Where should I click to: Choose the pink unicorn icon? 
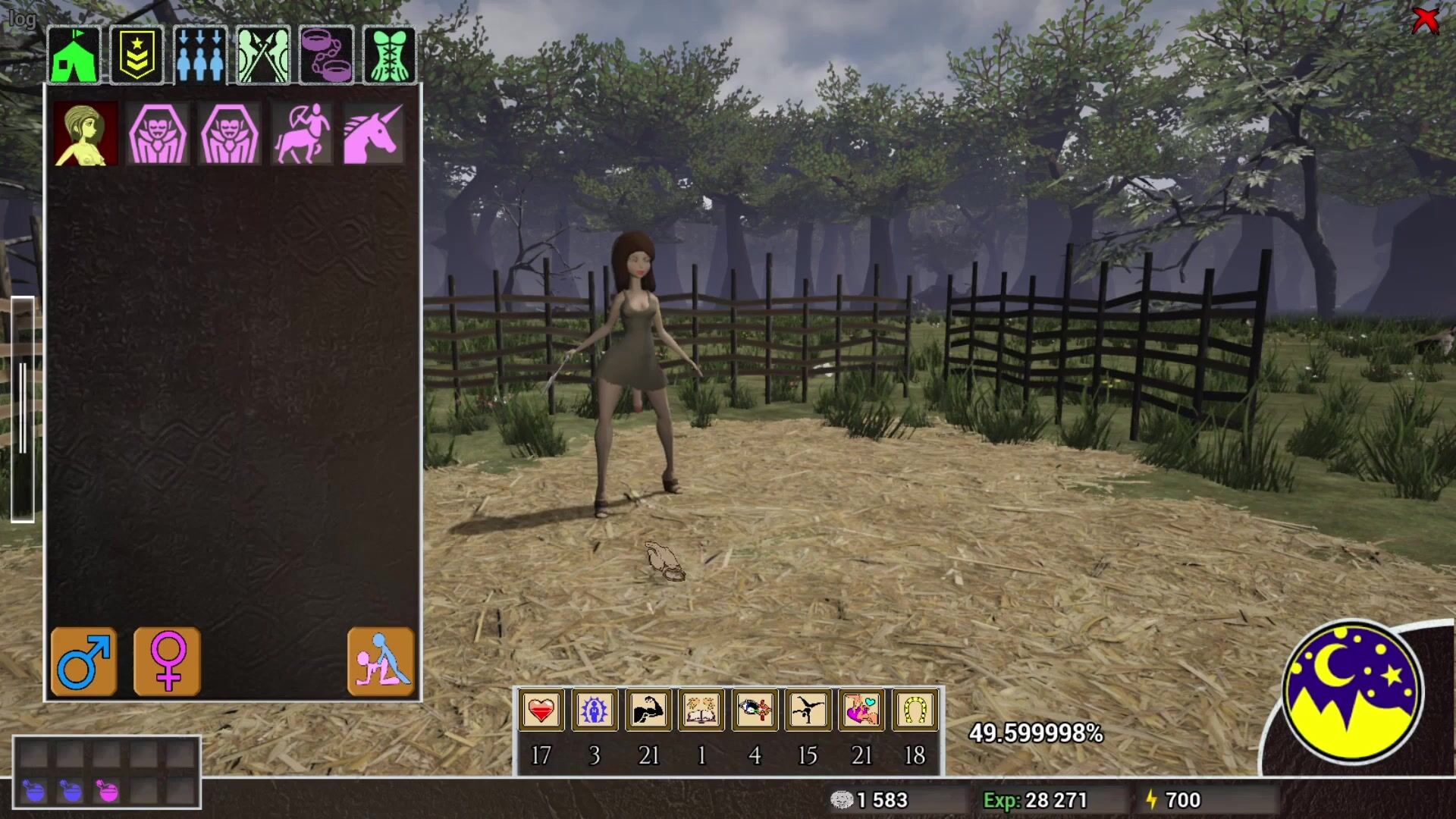[373, 134]
